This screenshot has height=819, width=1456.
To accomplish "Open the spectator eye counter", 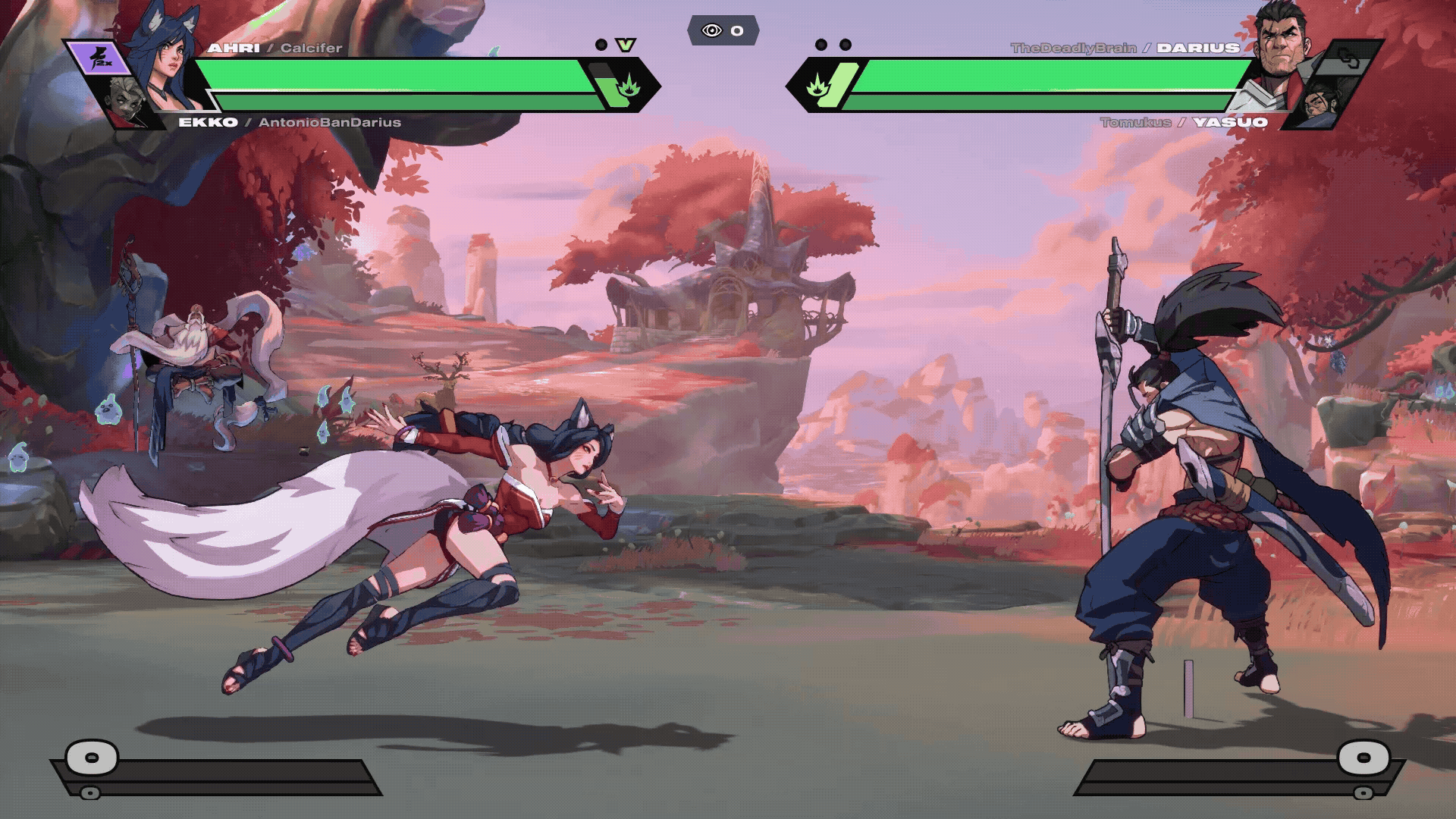I will click(x=723, y=30).
